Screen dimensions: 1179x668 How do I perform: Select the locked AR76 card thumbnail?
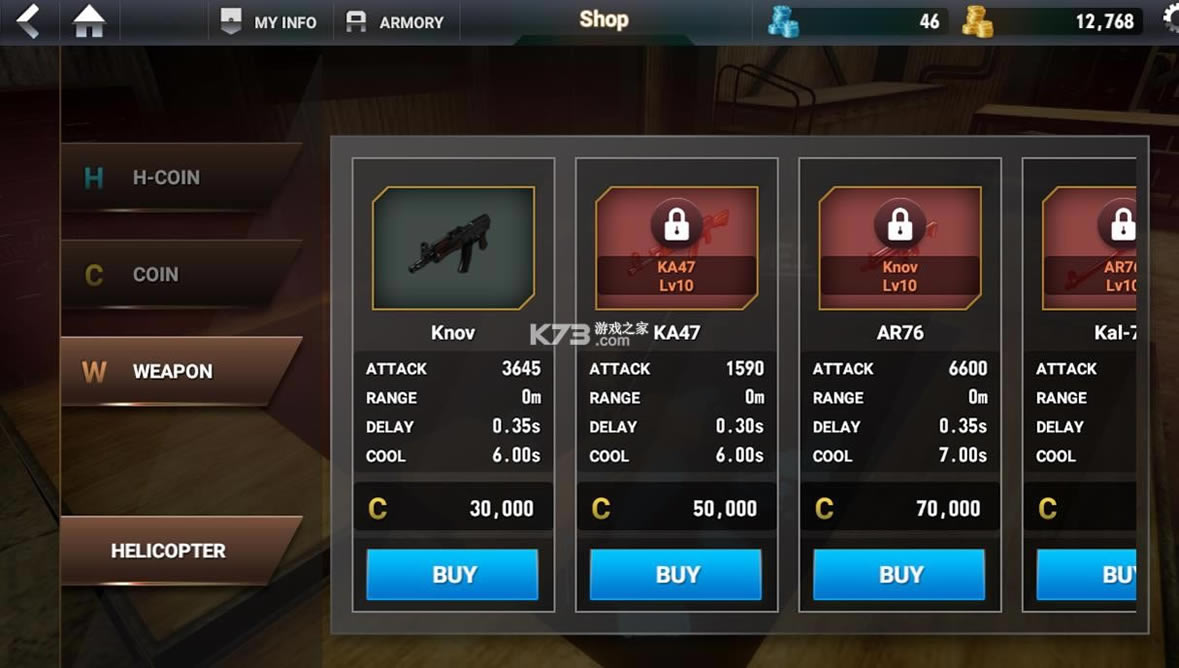coord(900,248)
